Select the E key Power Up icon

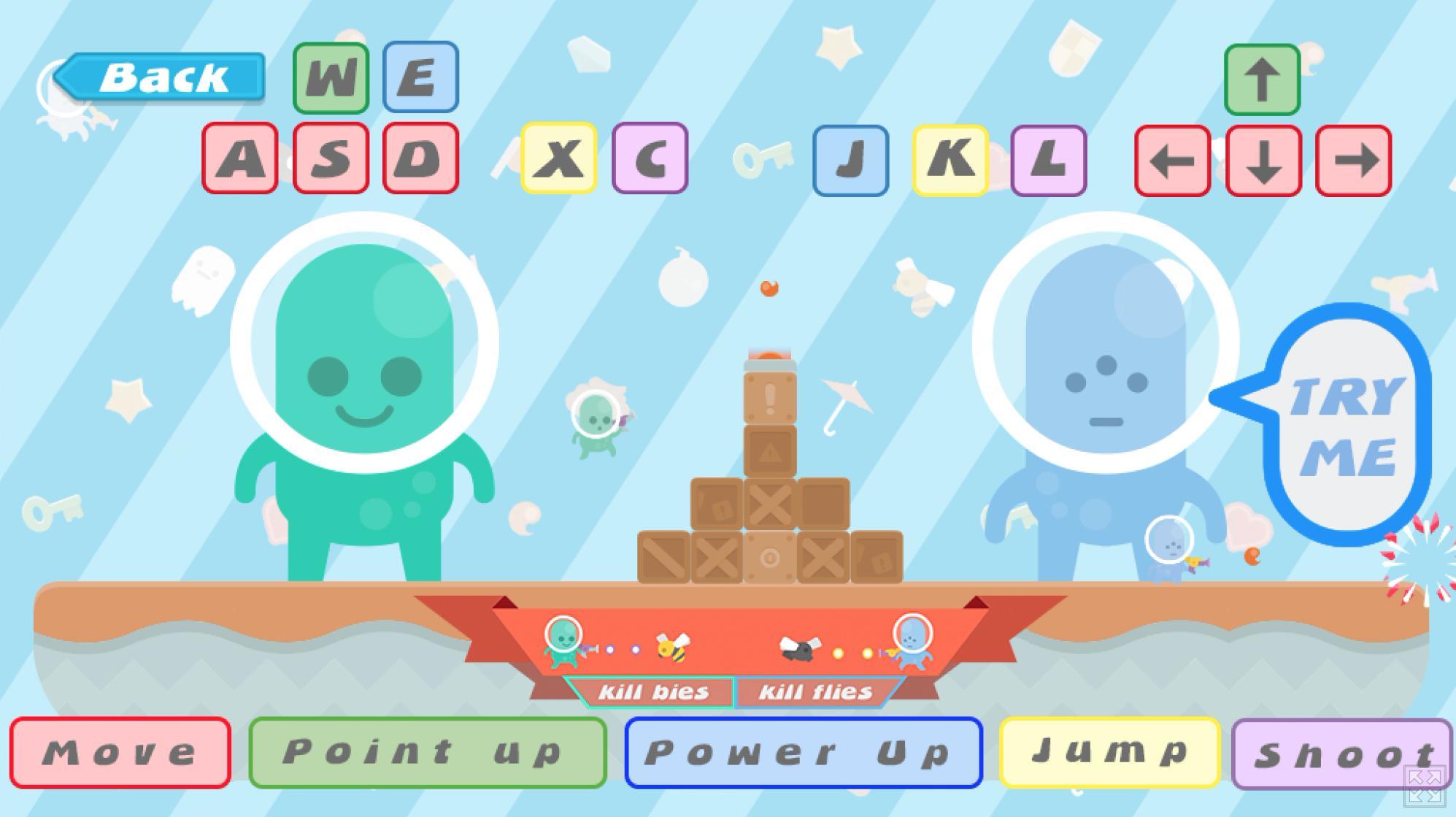tap(420, 78)
